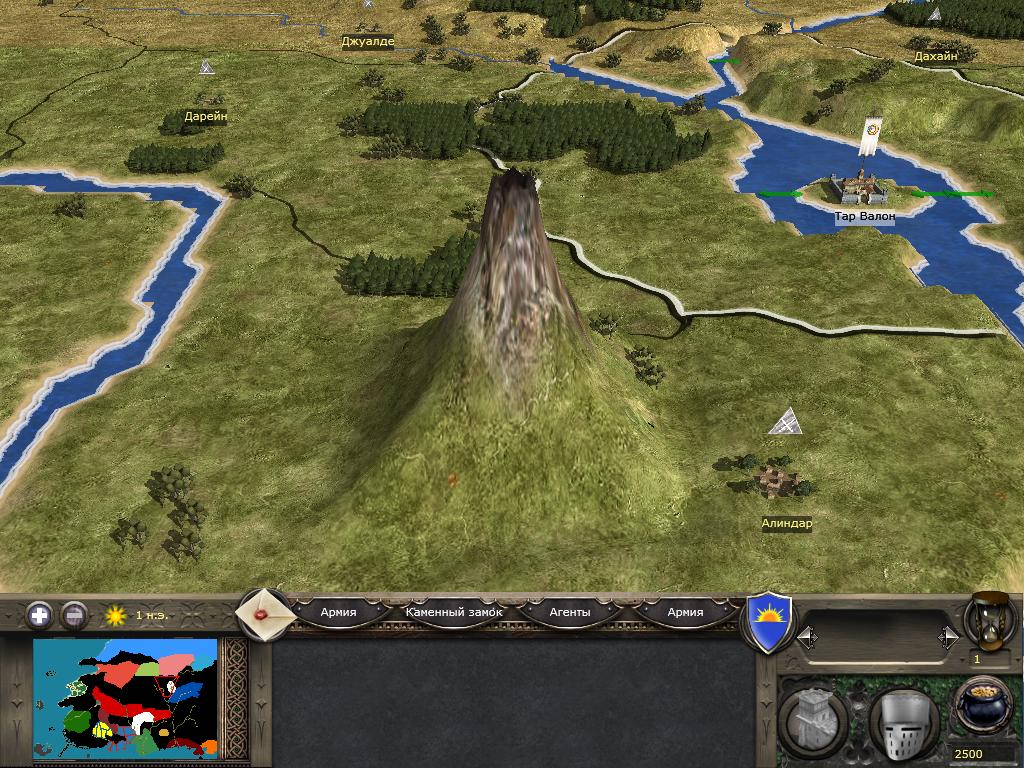Viewport: 1024px width, 768px height.
Task: Select the previous item with the left arrow
Action: 806,637
